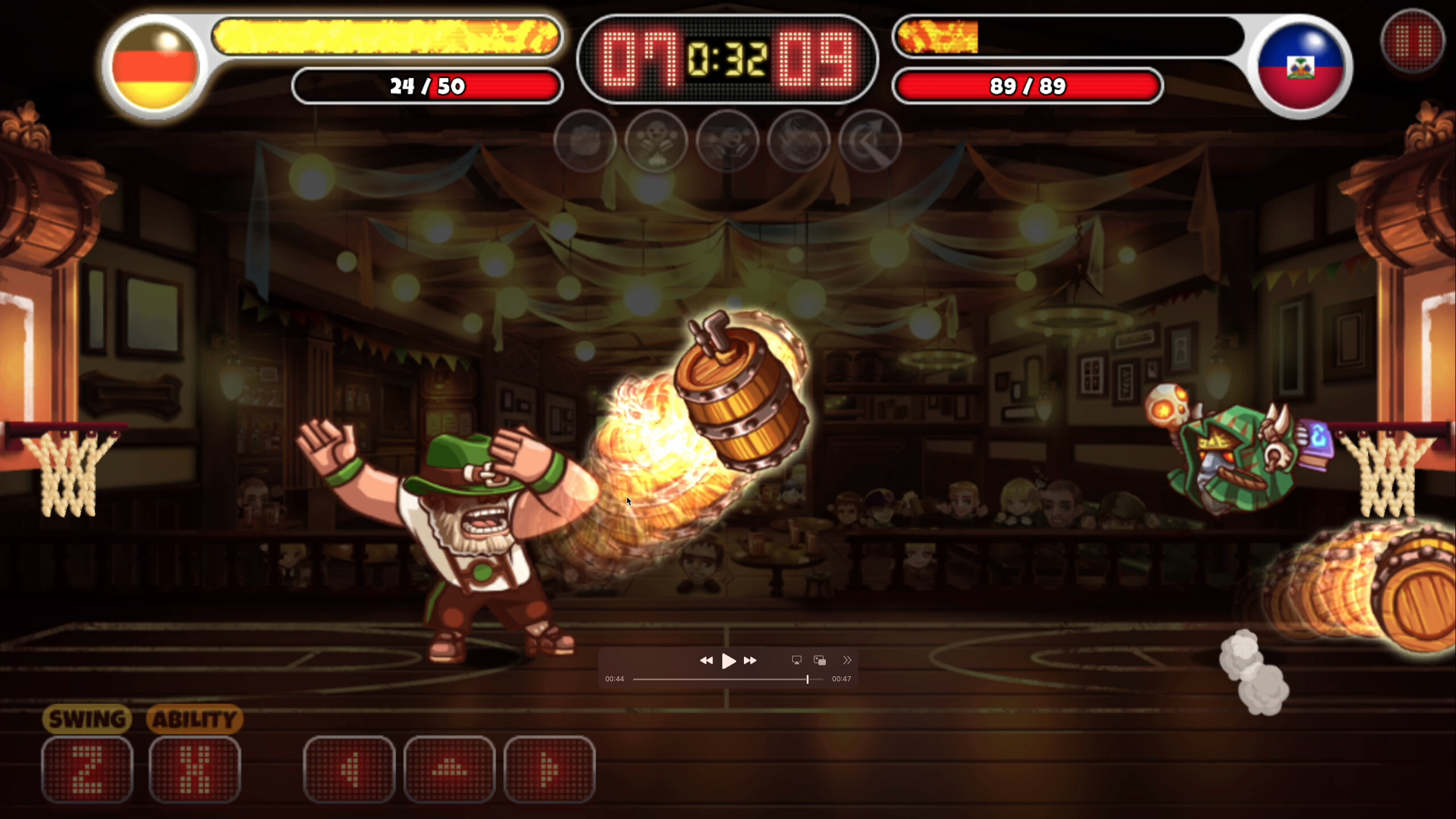Viewport: 1456px width, 819px height.
Task: Rewind the replay video
Action: [708, 660]
